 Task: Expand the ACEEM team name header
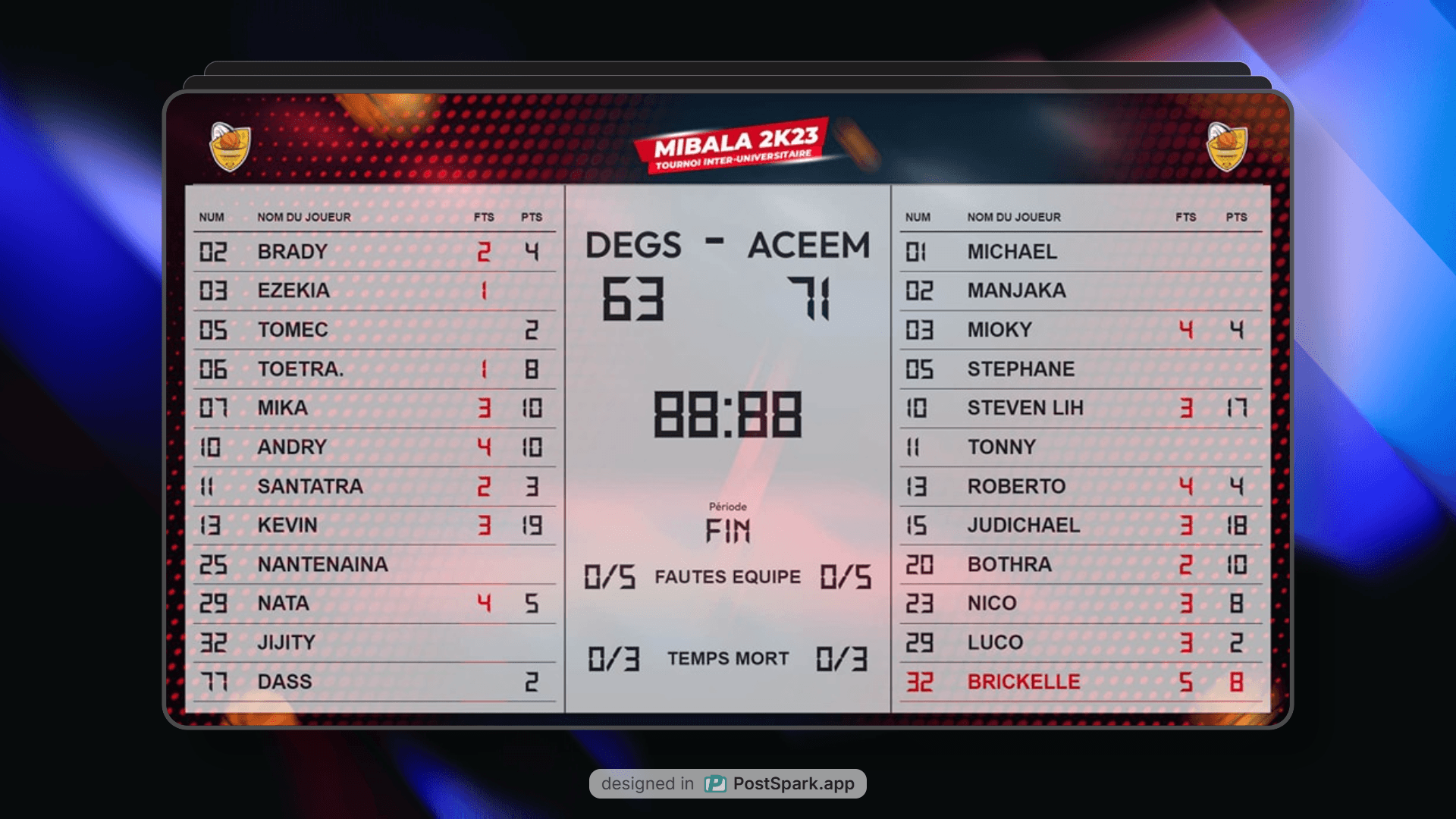(x=808, y=244)
